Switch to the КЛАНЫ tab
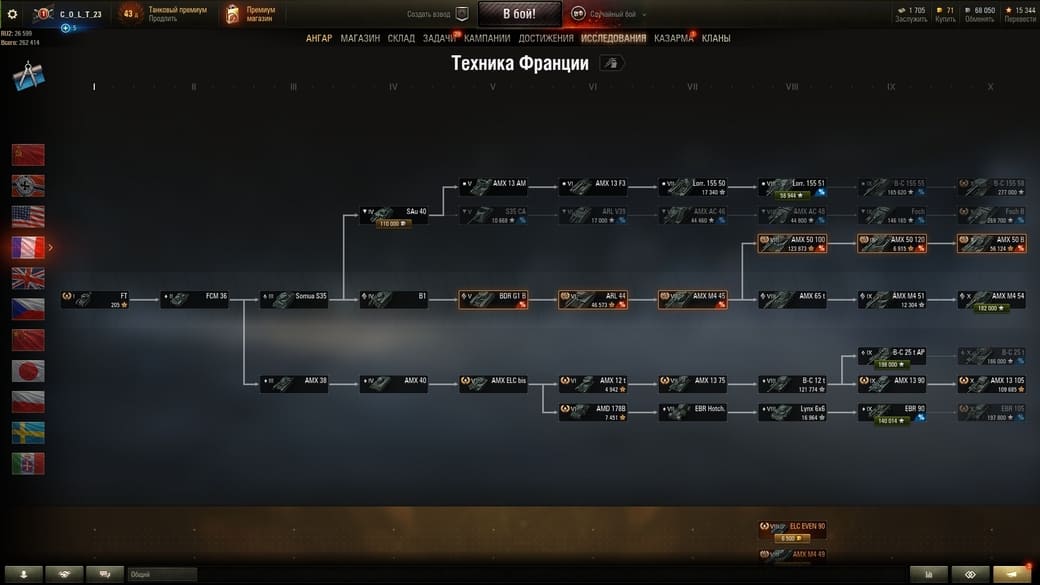1040x585 pixels. click(716, 38)
